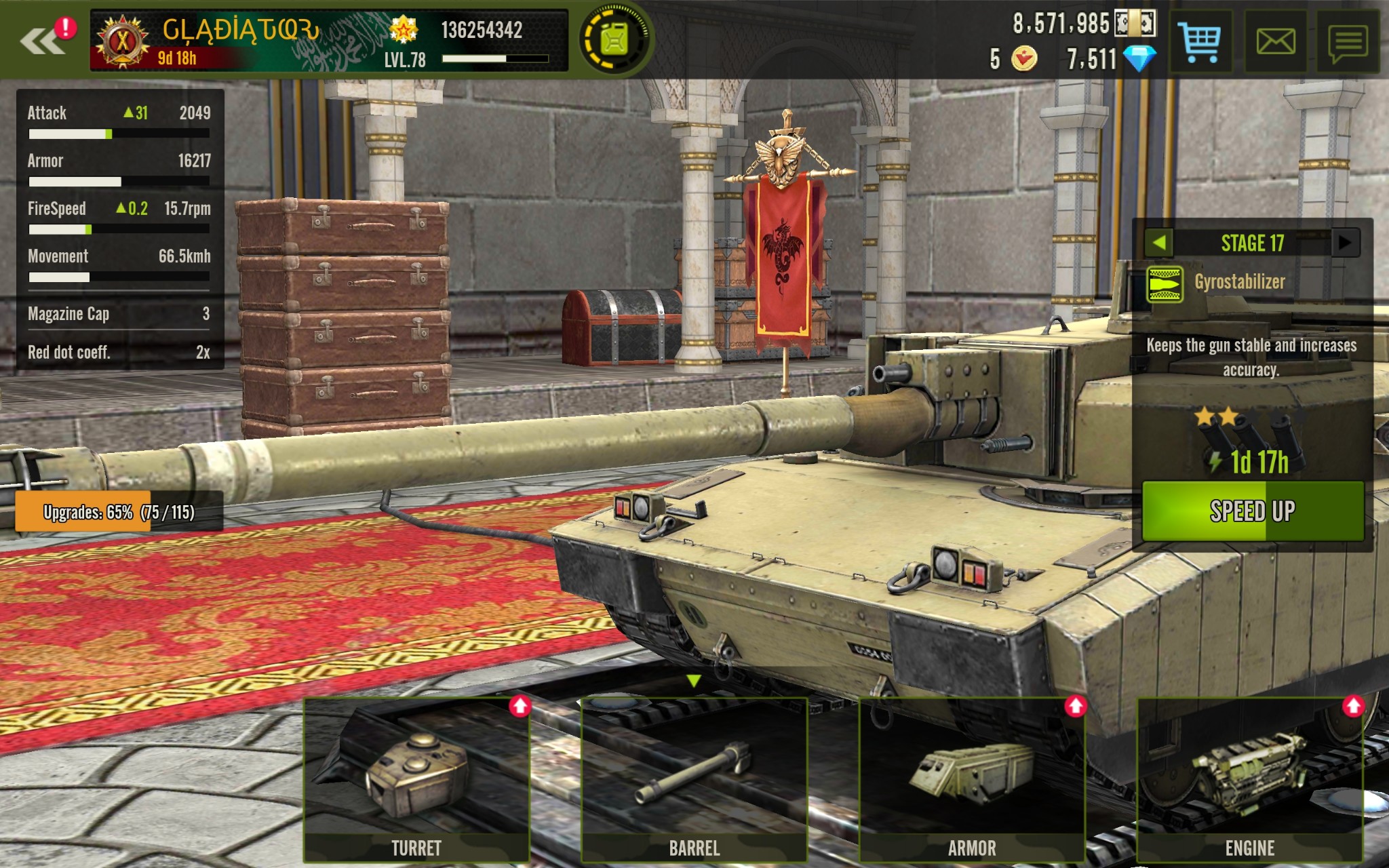Open the chat messages panel
Viewport: 1389px width, 868px height.
click(1348, 42)
